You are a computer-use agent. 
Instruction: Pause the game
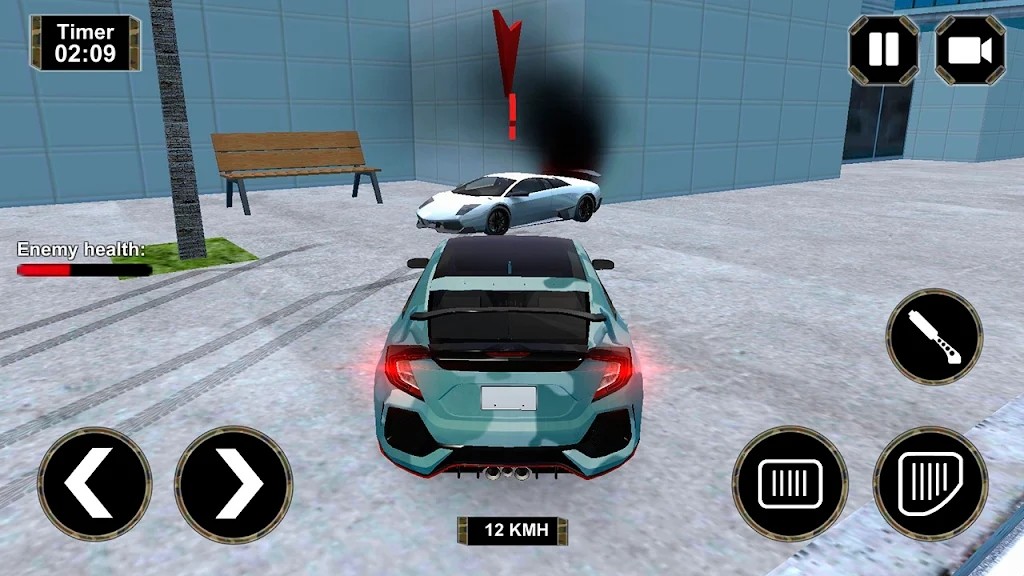tap(883, 50)
